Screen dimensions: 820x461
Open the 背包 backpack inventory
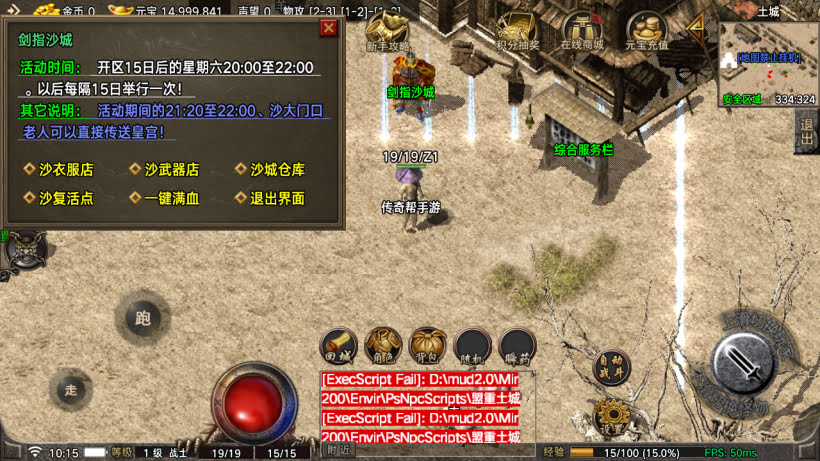click(428, 345)
